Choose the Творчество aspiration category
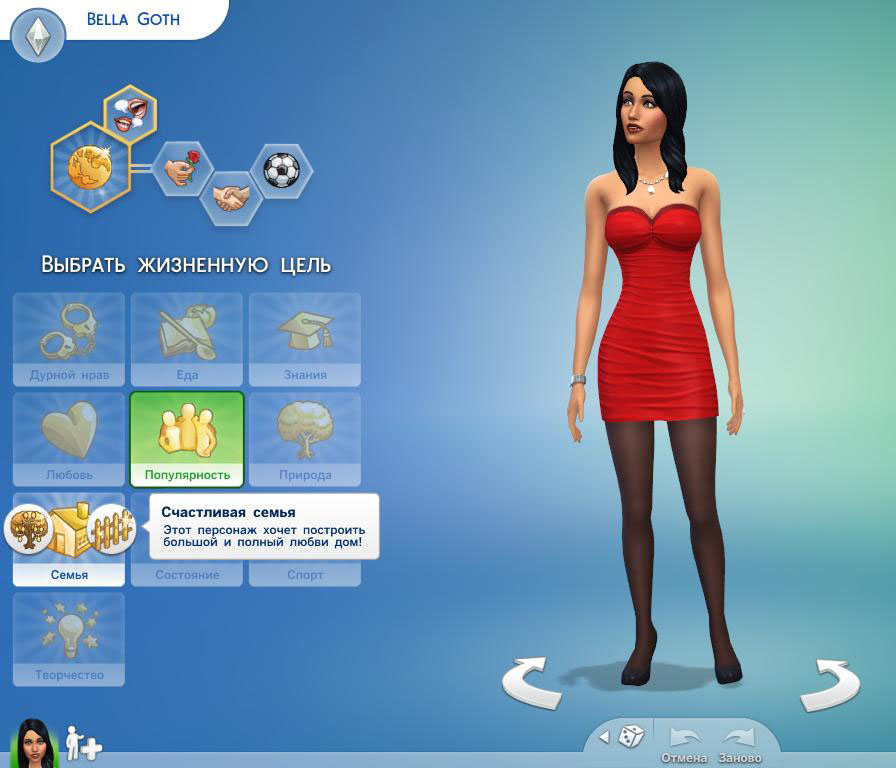Image resolution: width=896 pixels, height=768 pixels. (69, 639)
